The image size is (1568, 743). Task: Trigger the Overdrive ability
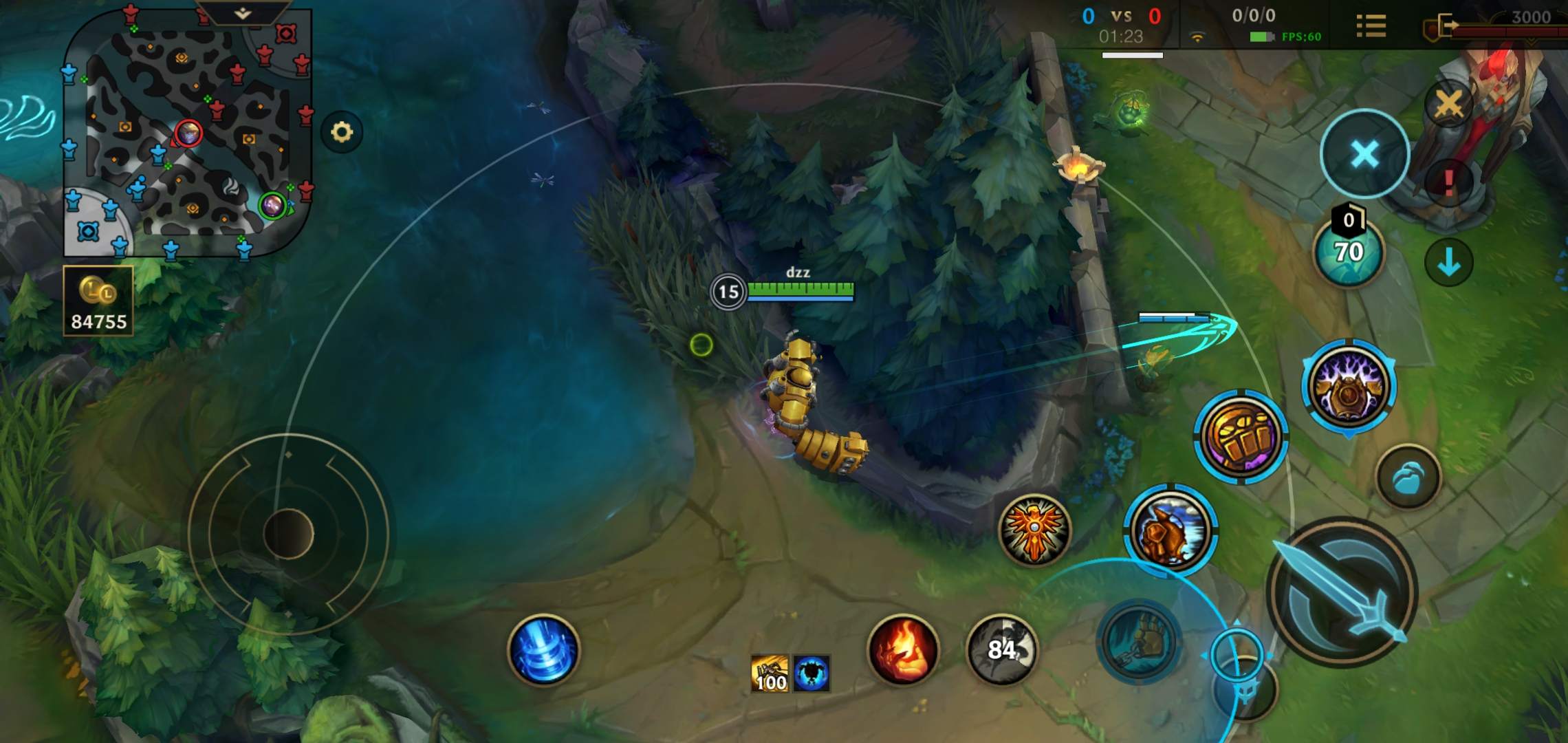tap(1170, 530)
